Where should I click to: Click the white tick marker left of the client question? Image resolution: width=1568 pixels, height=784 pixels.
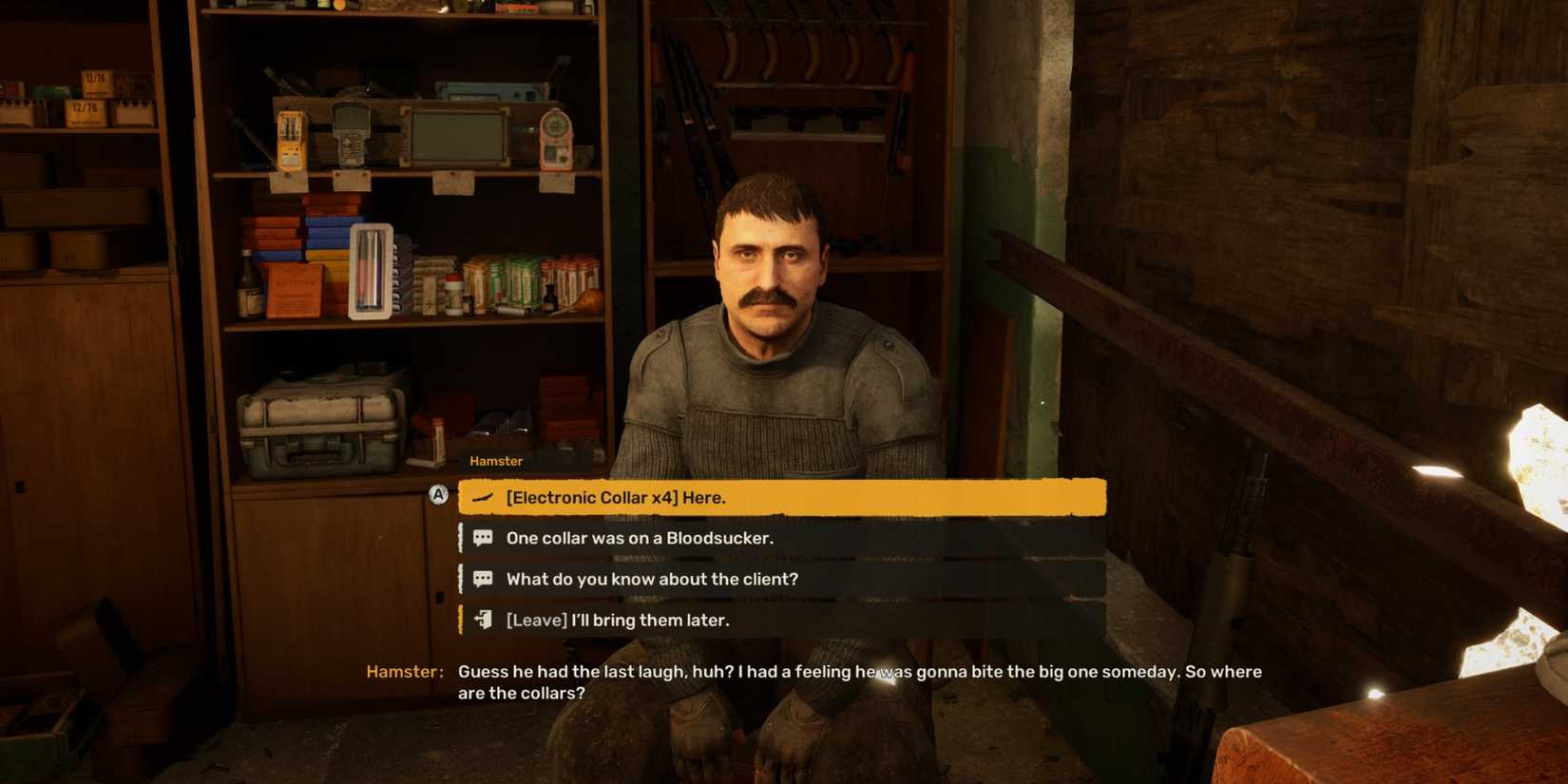(x=463, y=578)
